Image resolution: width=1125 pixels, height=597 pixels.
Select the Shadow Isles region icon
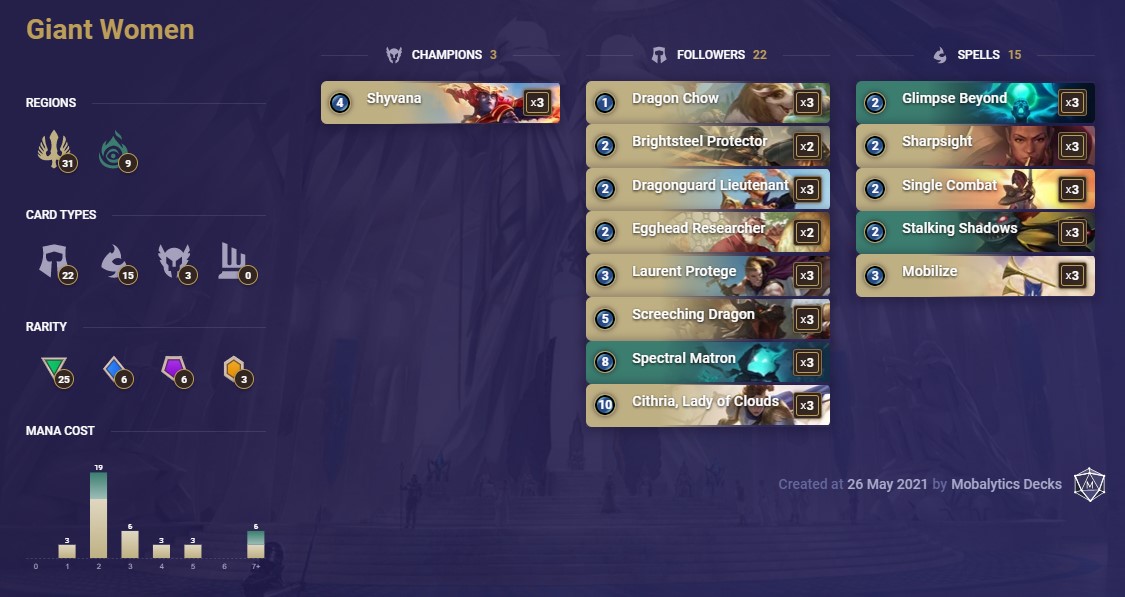click(x=113, y=151)
